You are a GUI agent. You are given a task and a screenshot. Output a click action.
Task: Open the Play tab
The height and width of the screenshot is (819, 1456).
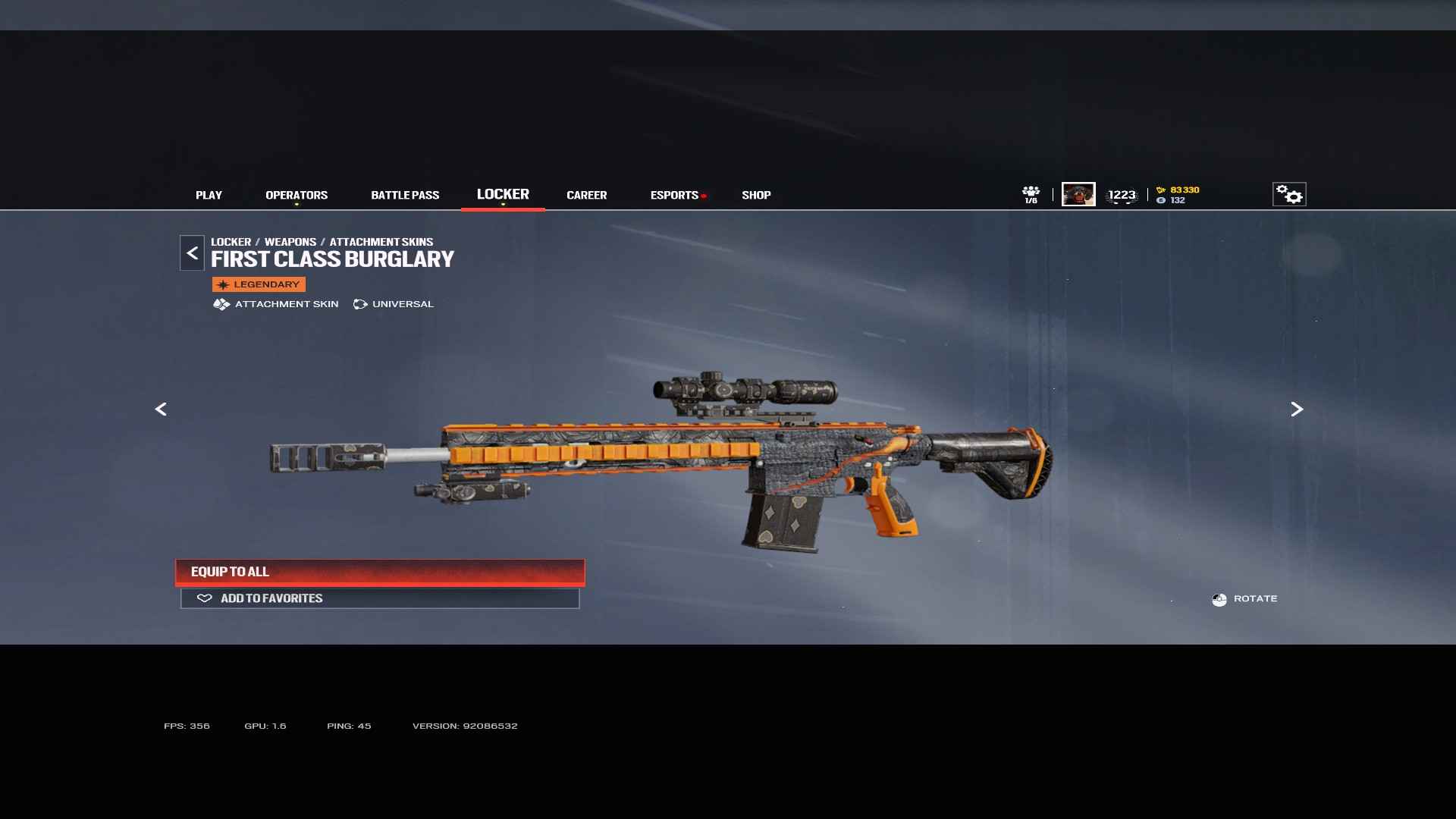(x=209, y=195)
